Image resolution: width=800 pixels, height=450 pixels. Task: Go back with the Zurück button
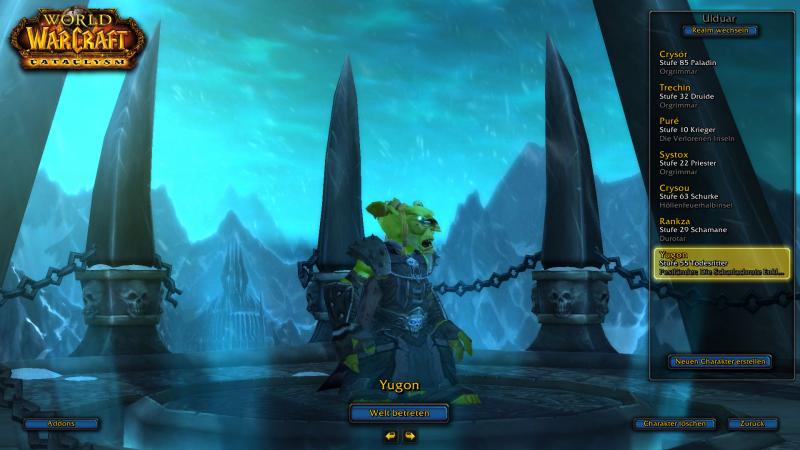click(x=751, y=424)
